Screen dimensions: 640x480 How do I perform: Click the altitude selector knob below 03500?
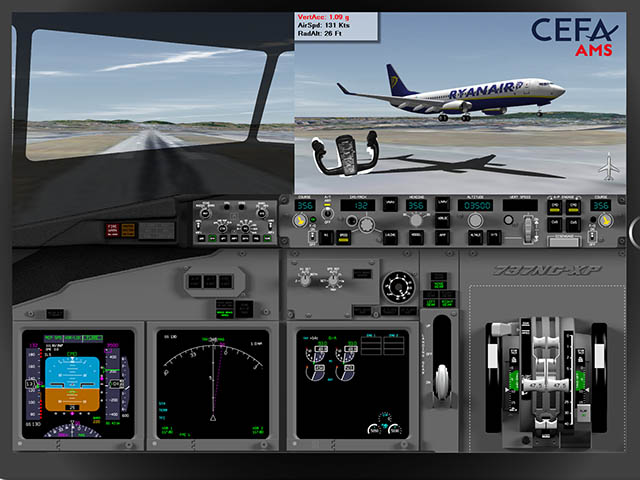476,223
